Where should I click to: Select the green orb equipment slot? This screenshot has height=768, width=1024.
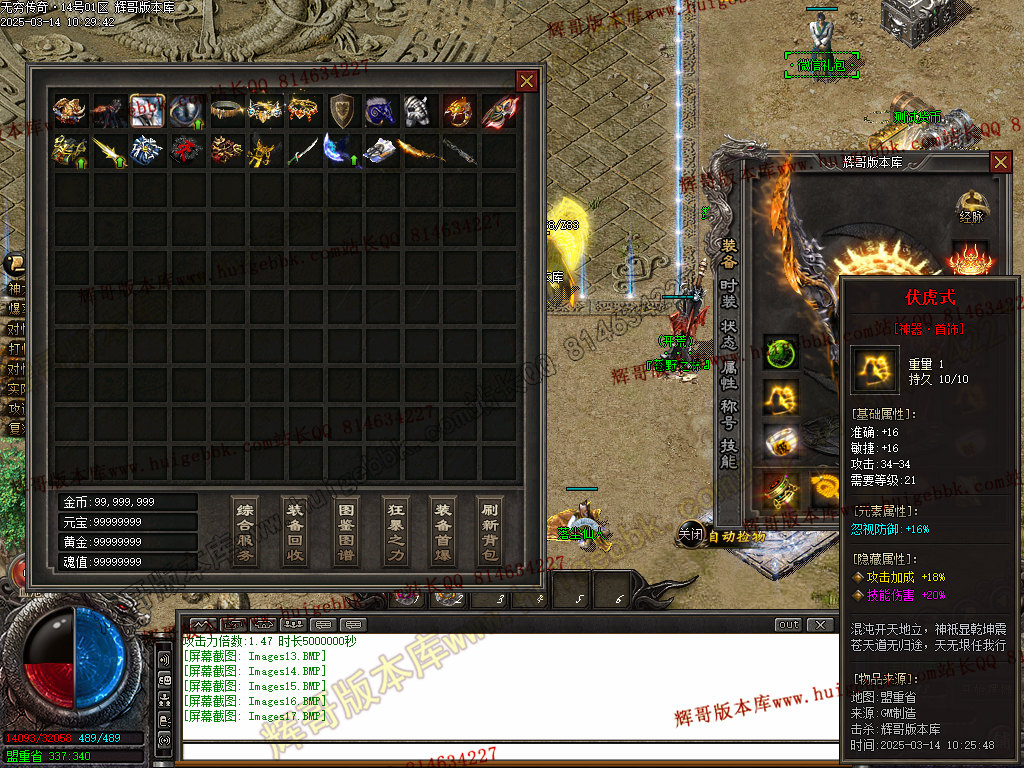coord(781,353)
